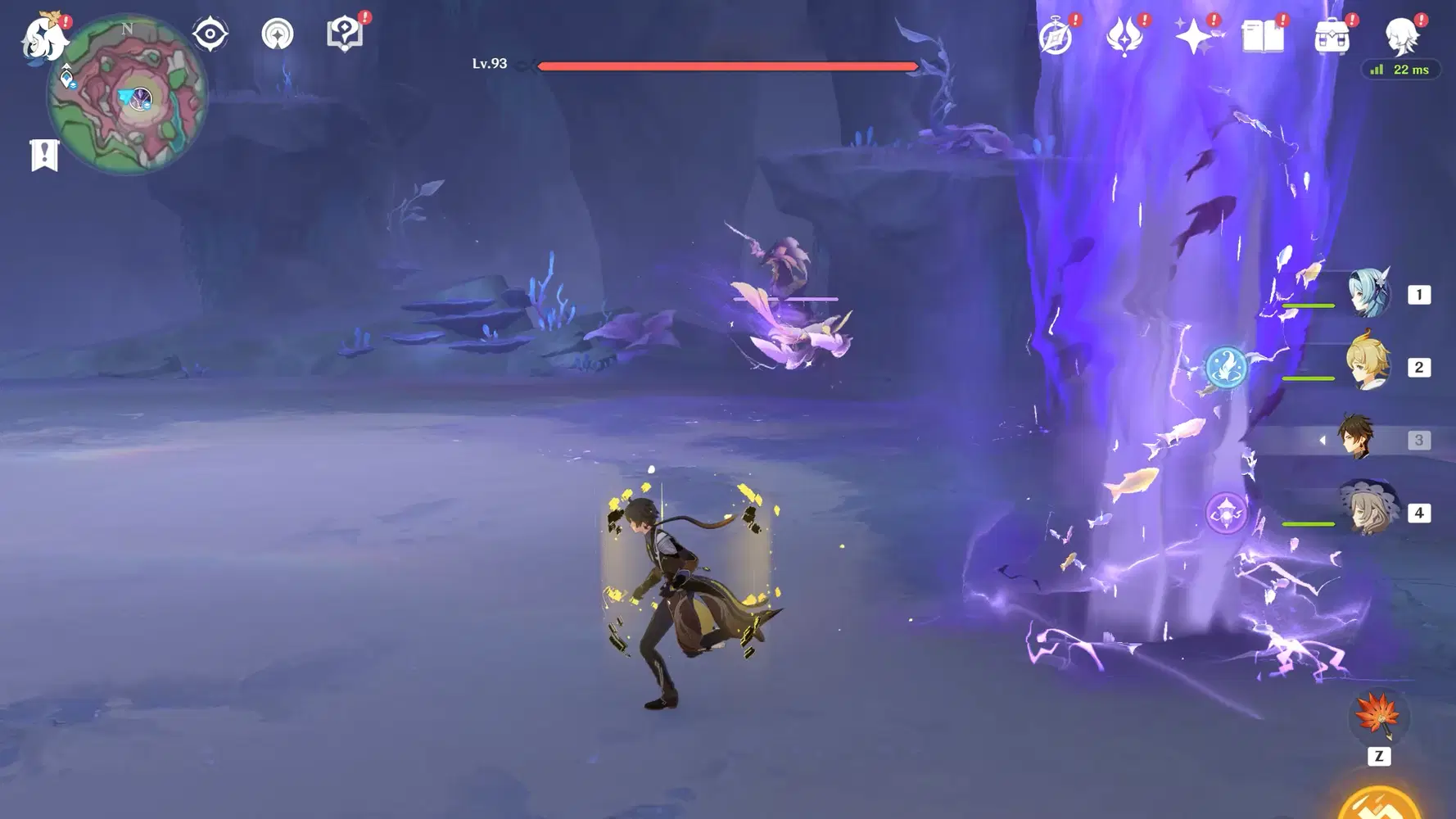Click the teleport waypoint marker on minimap
Screen dimensions: 1456x819
[66, 78]
